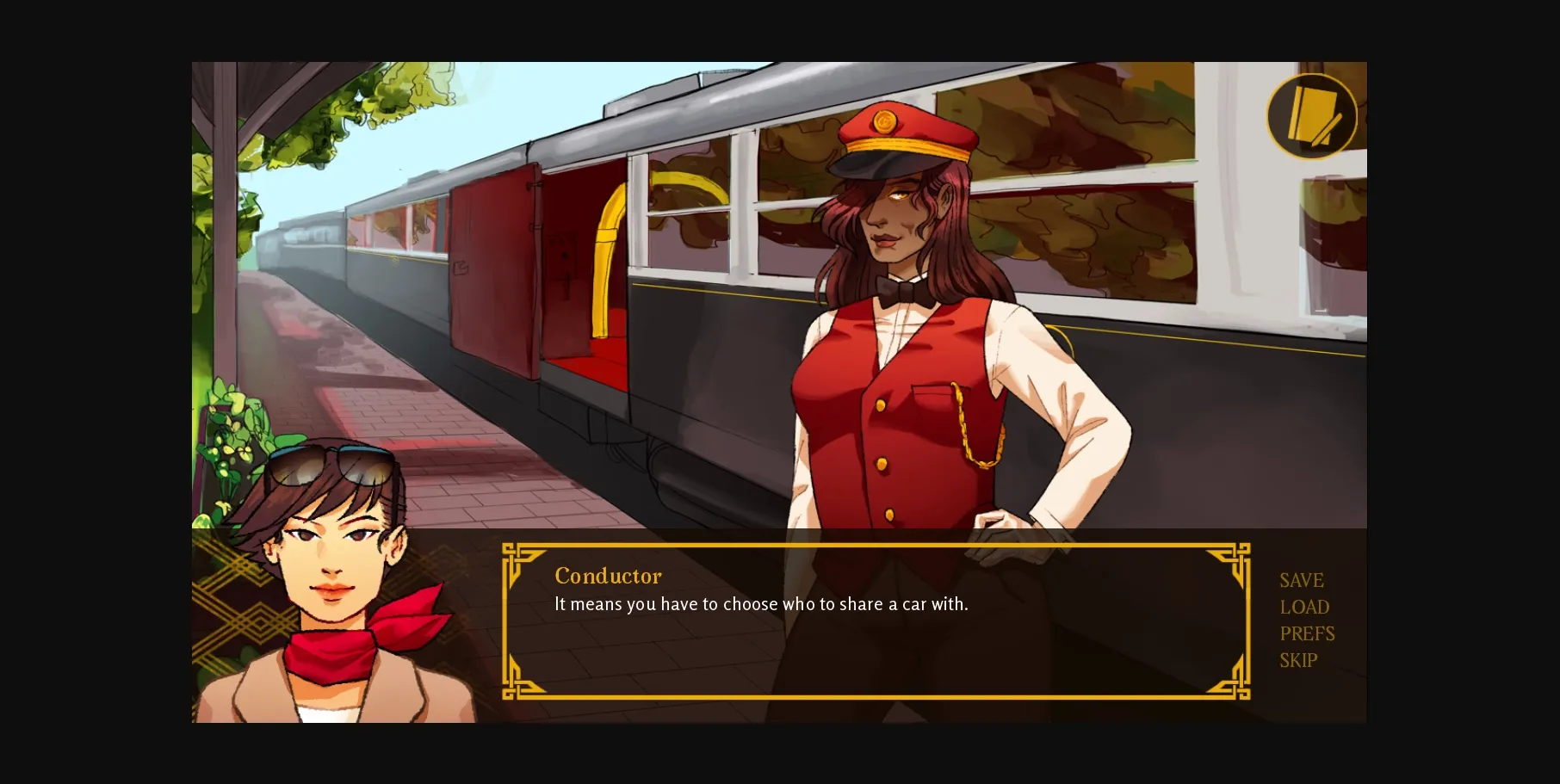Image resolution: width=1560 pixels, height=784 pixels.
Task: Select the Conductor name label
Action: (608, 576)
